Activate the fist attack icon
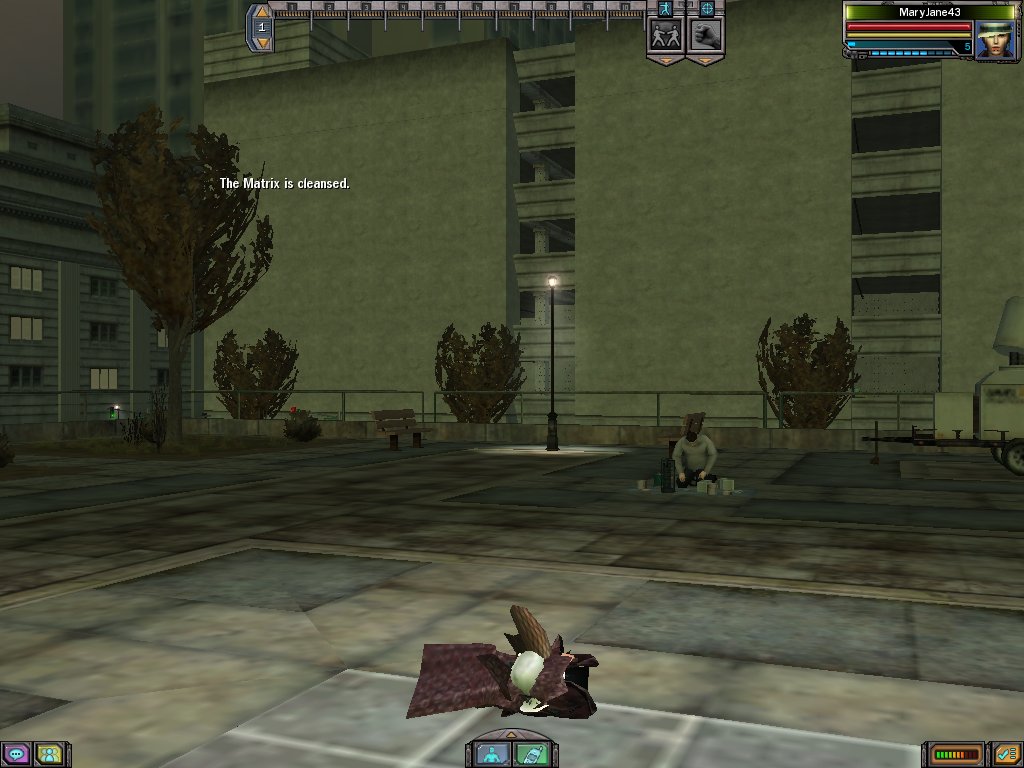This screenshot has height=768, width=1024. click(705, 36)
